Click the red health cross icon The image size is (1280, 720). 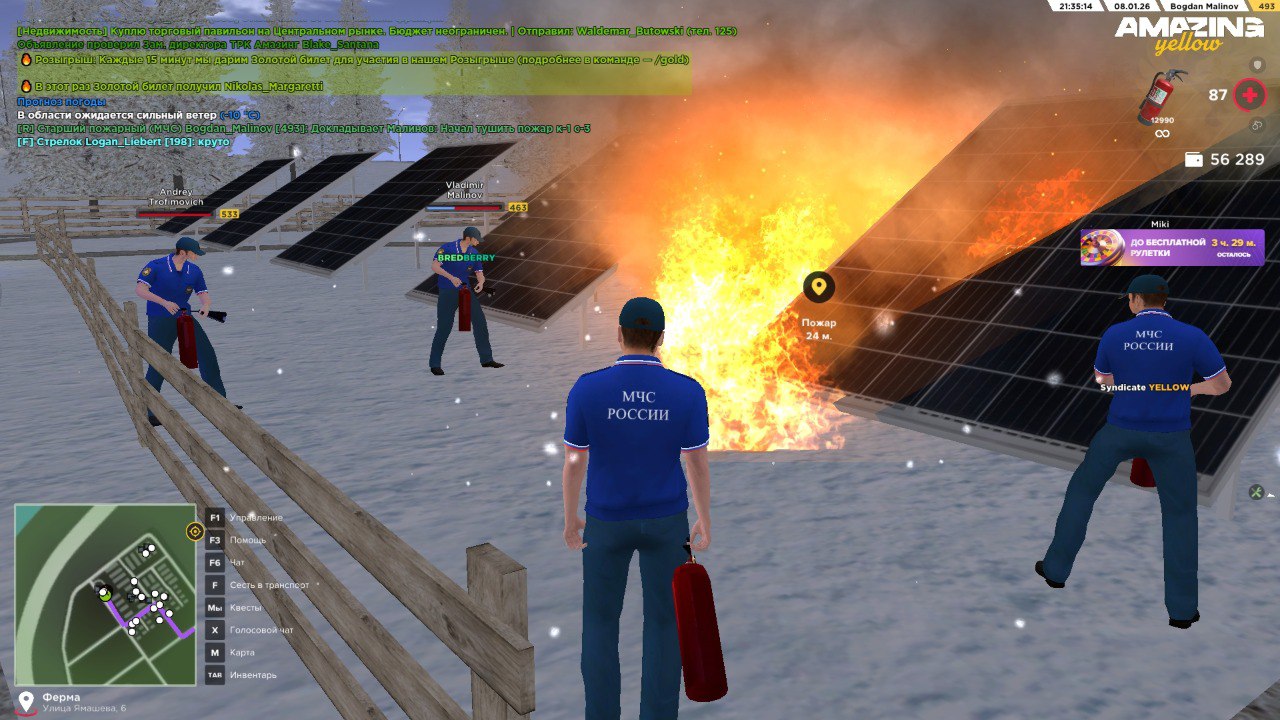click(x=1249, y=95)
